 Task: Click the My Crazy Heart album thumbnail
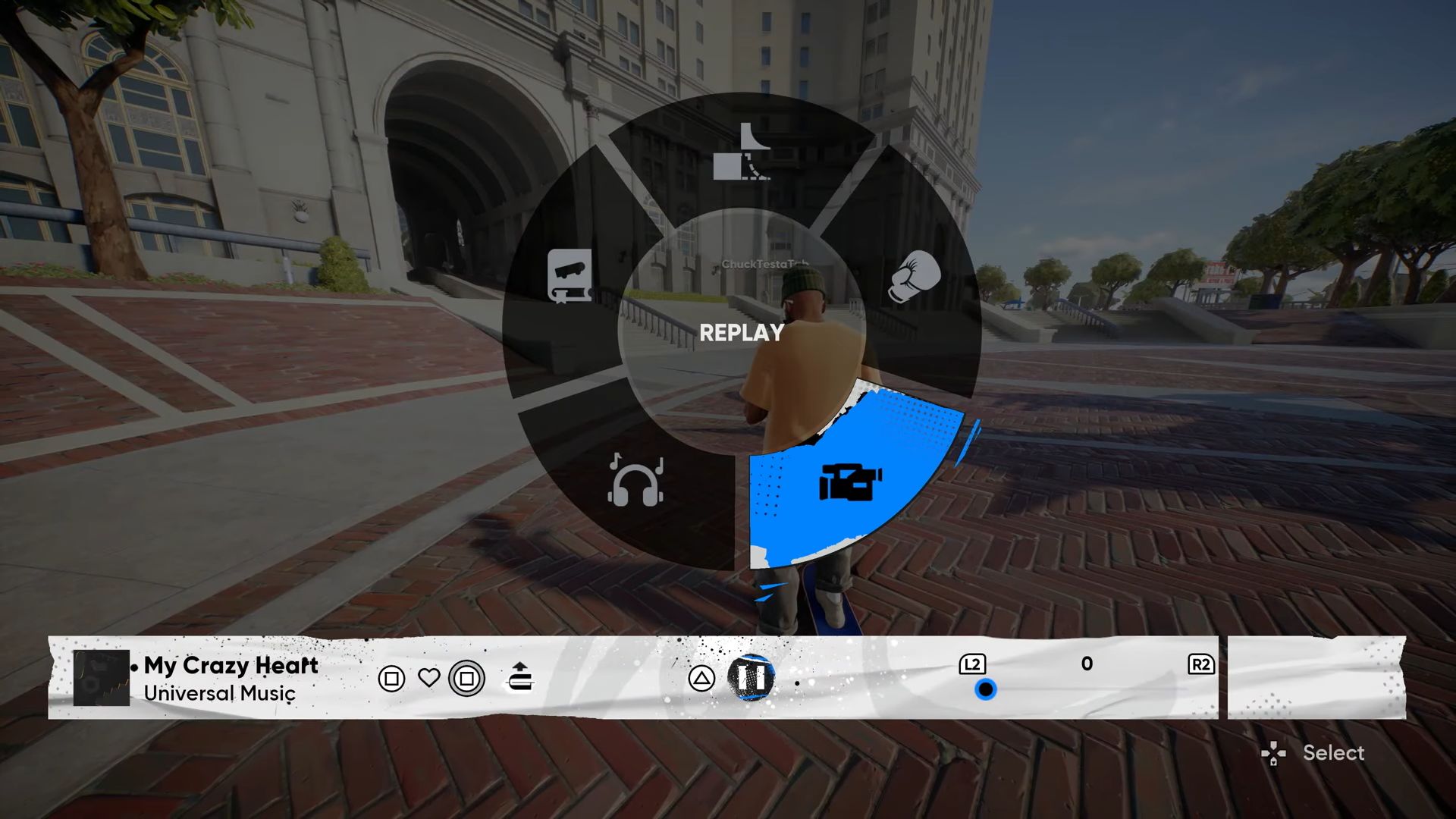pyautogui.click(x=102, y=678)
